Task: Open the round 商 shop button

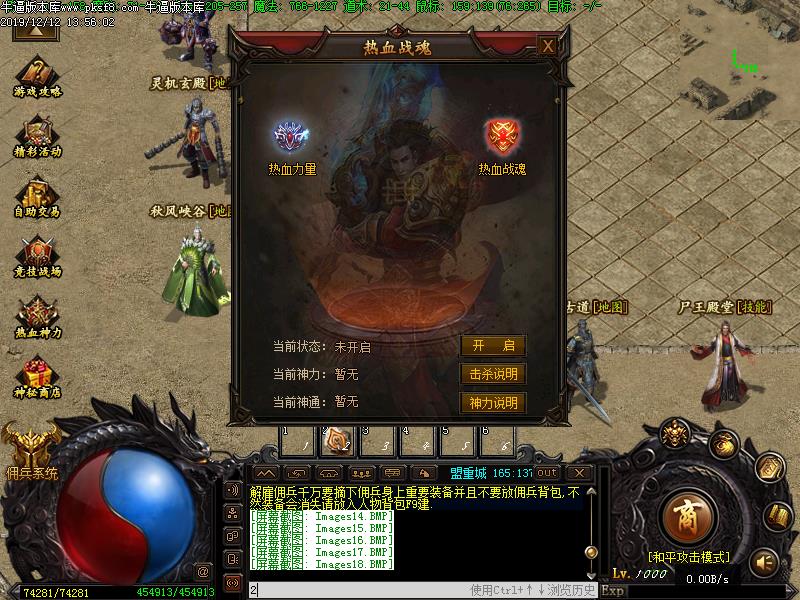Action: click(686, 515)
